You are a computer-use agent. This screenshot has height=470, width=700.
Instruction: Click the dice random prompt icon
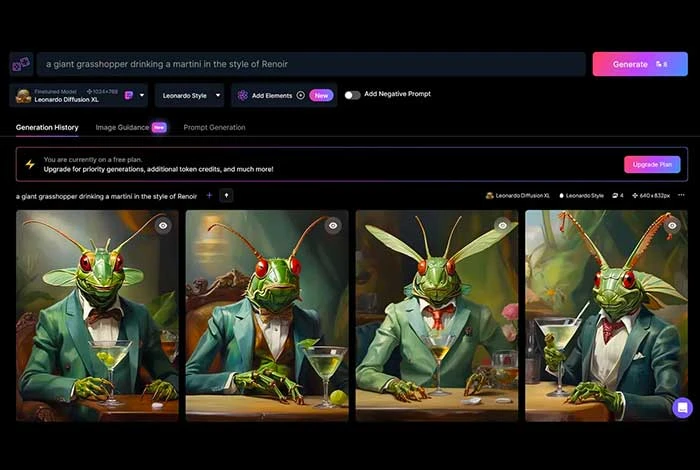click(x=21, y=64)
